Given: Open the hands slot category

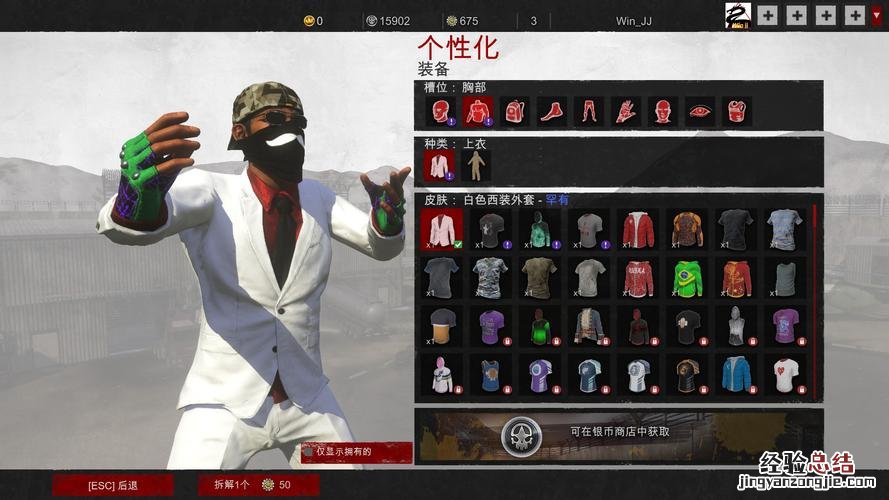Looking at the screenshot, I should [626, 111].
